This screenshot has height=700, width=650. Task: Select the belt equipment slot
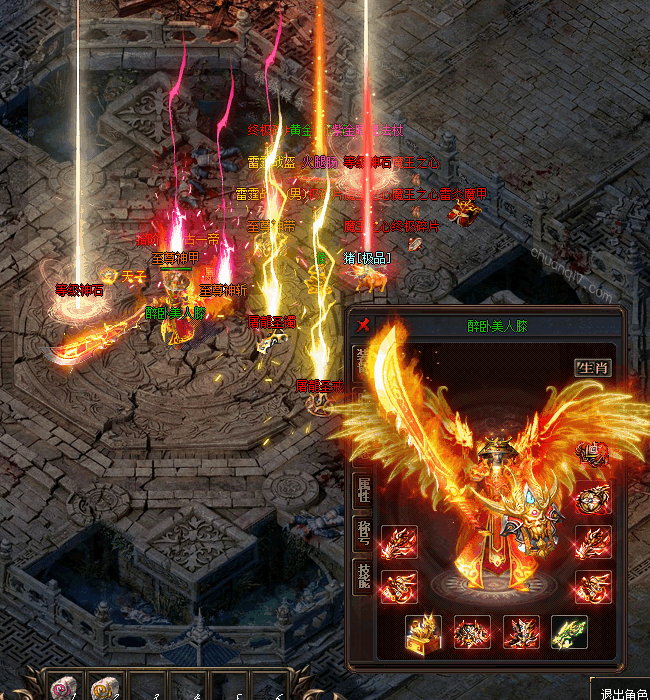click(x=472, y=632)
